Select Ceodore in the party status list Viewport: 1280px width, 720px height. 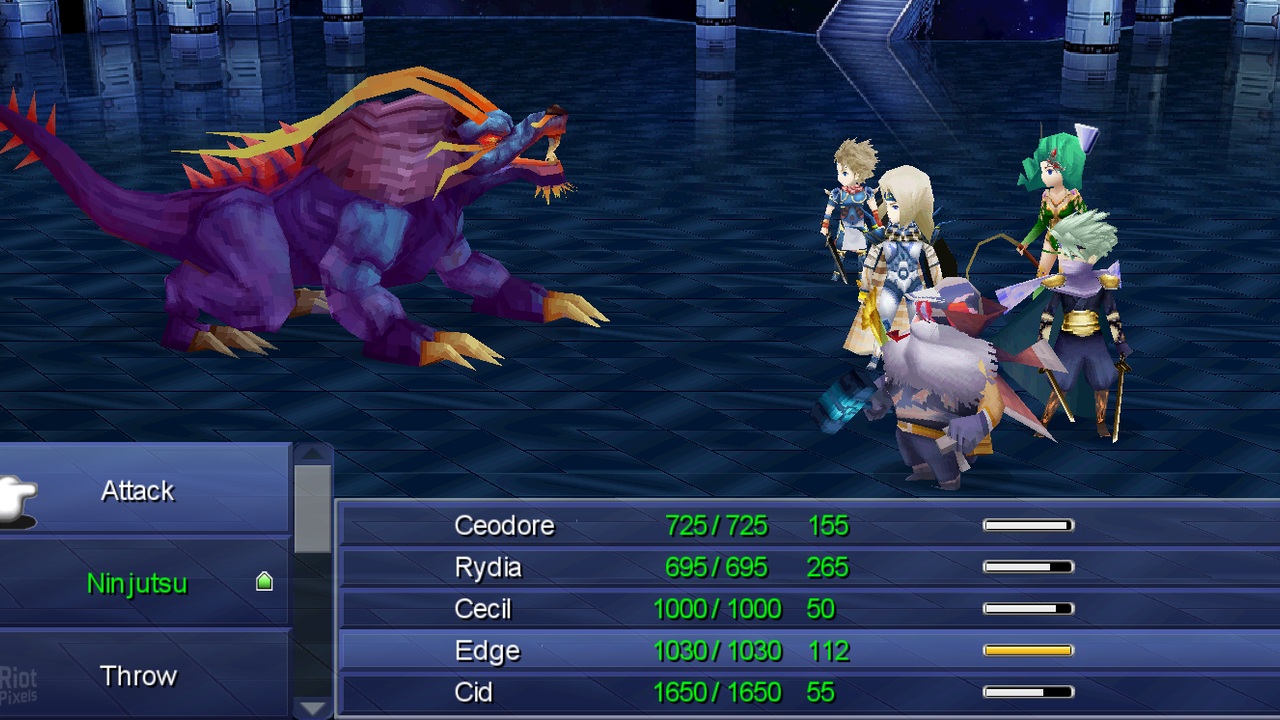(x=504, y=525)
